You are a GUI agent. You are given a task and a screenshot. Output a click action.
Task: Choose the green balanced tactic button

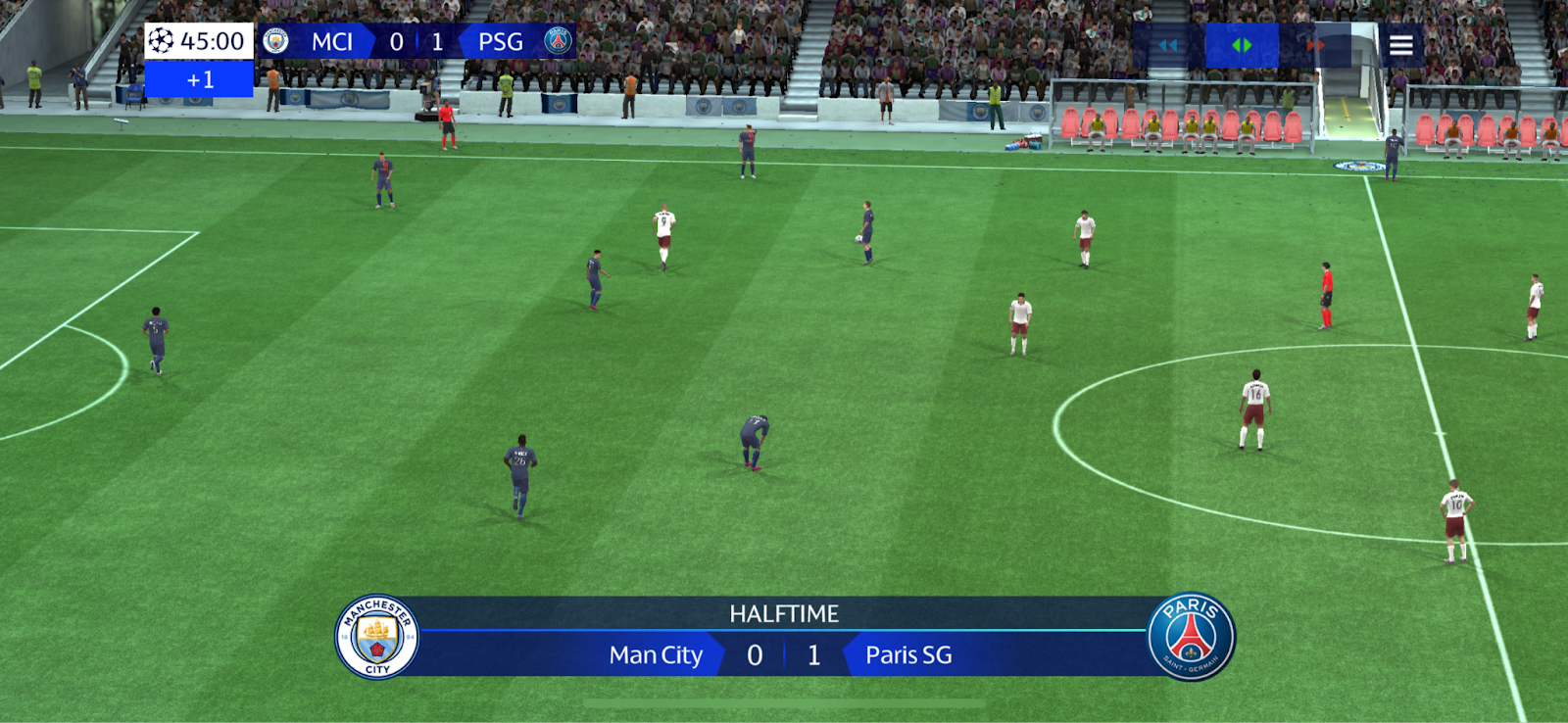pyautogui.click(x=1242, y=45)
